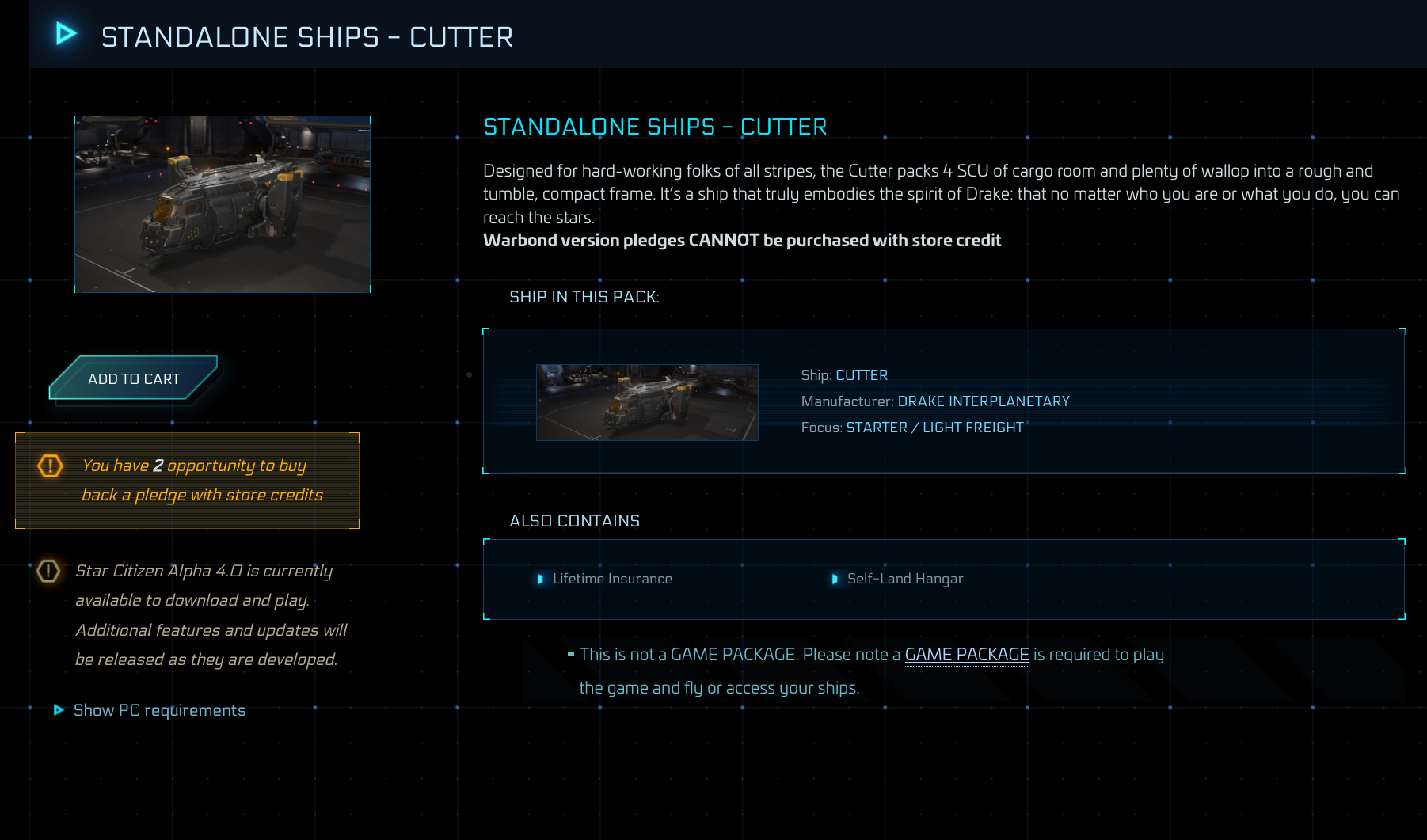The image size is (1427, 840).
Task: Expand the SHIP IN THIS PACK panel
Action: pyautogui.click(x=584, y=297)
